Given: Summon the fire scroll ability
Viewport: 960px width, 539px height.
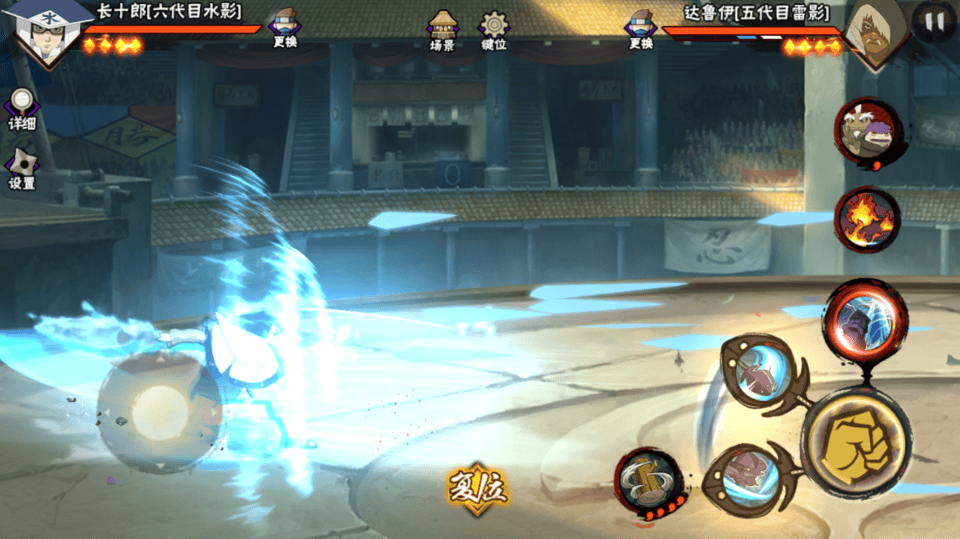Looking at the screenshot, I should (867, 219).
